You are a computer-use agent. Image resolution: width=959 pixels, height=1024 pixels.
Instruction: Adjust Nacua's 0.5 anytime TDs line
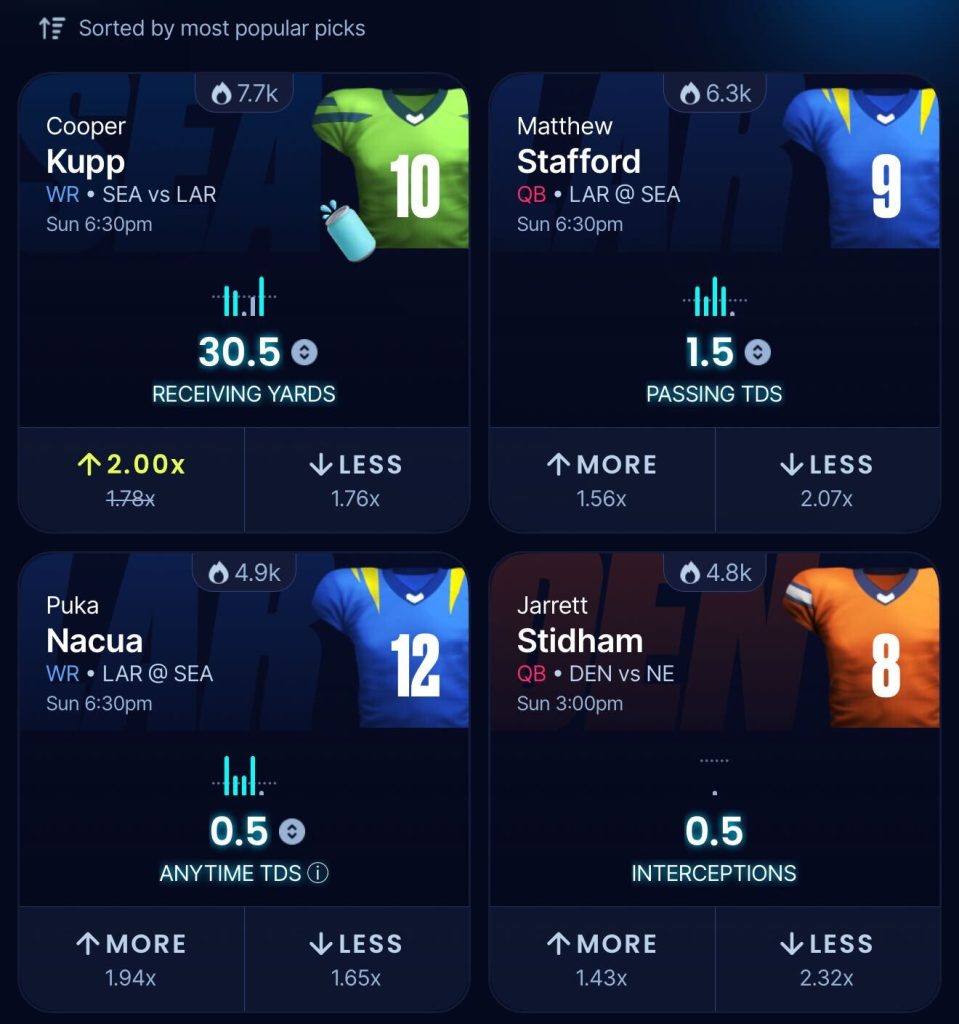(x=292, y=832)
